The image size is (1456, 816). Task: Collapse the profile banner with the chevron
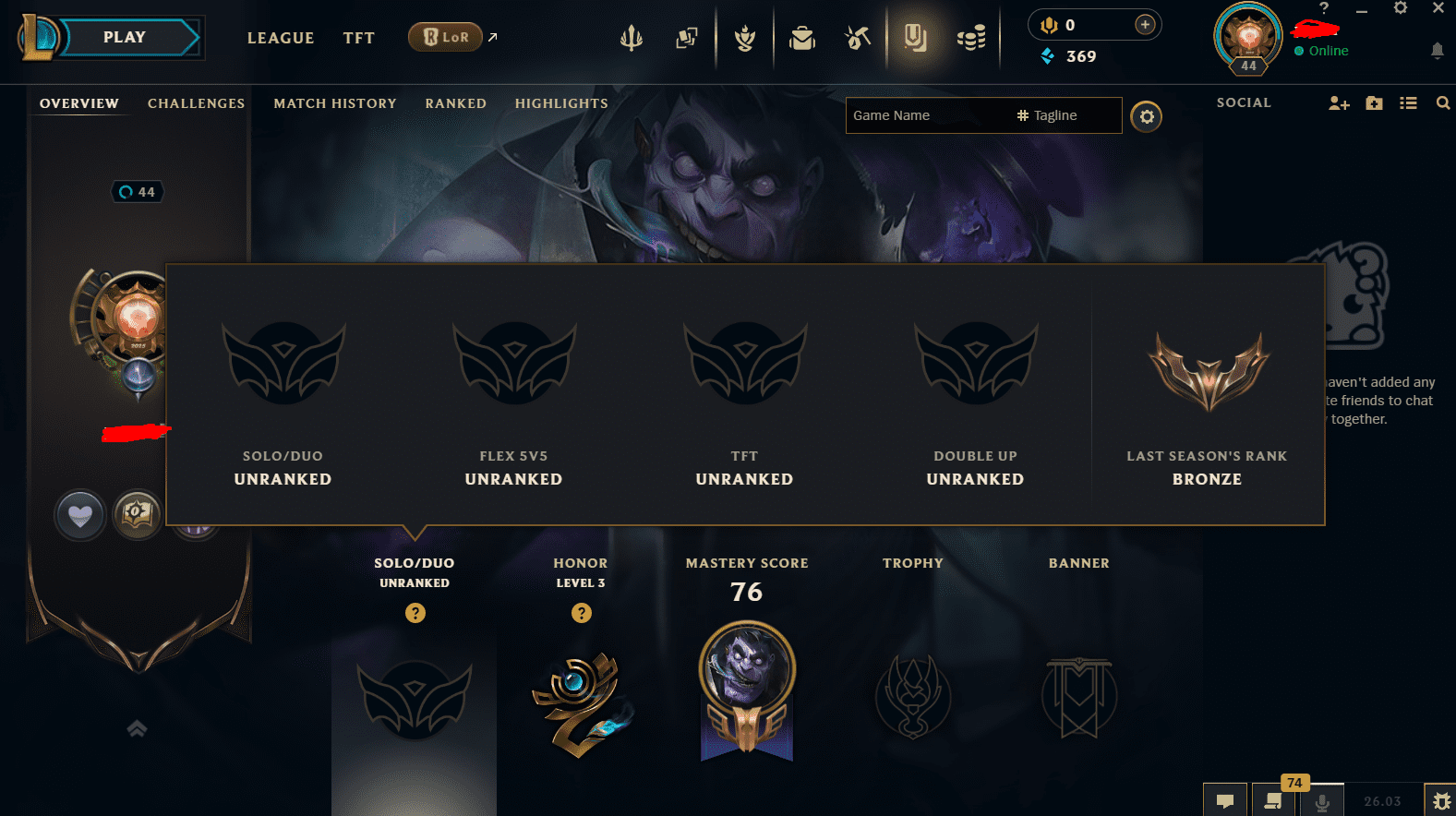(137, 728)
